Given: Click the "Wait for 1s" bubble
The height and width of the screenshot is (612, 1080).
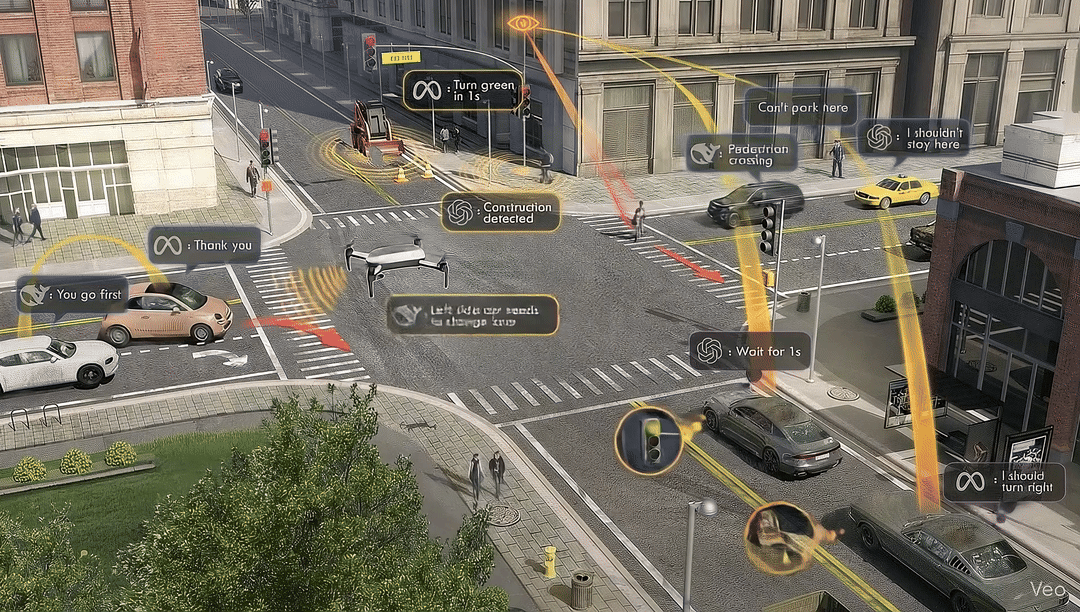Looking at the screenshot, I should [750, 351].
